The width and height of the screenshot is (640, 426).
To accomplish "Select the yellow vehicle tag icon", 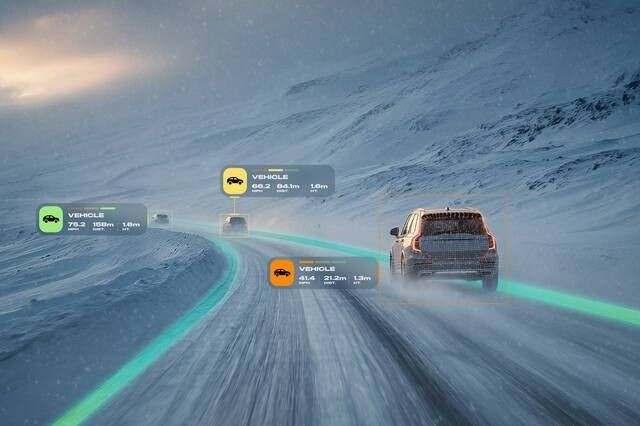I will tap(234, 181).
